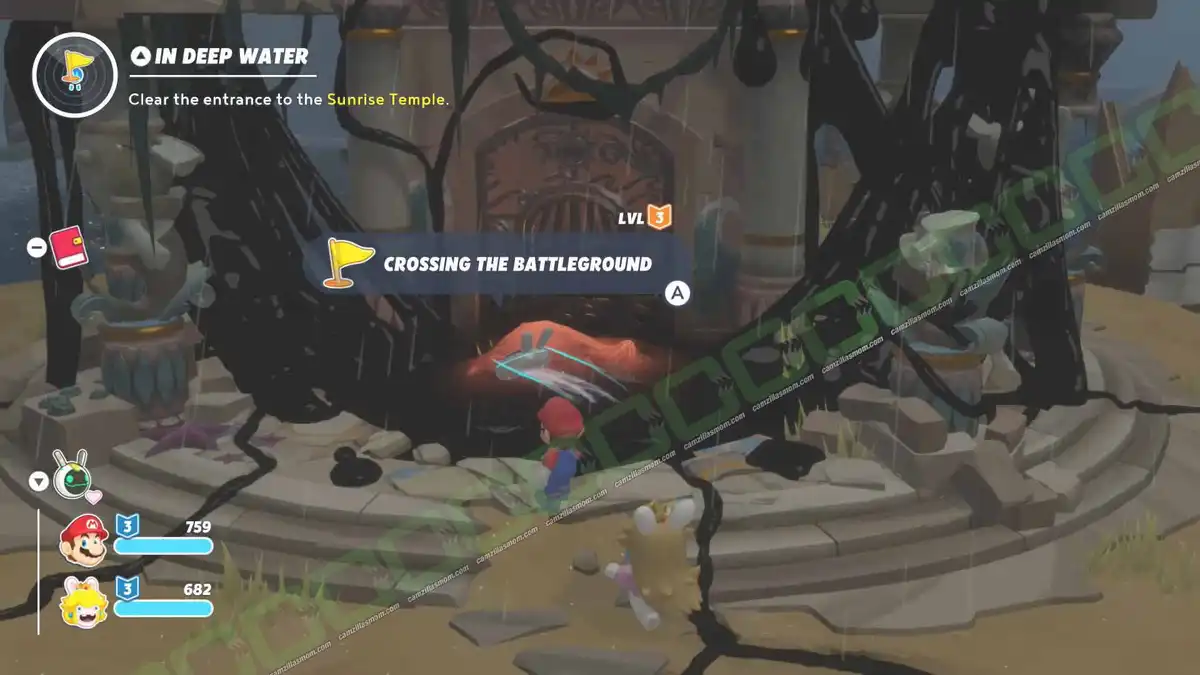Viewport: 1200px width, 675px height.
Task: Open the Beep-0 robot companion icon
Action: point(70,478)
